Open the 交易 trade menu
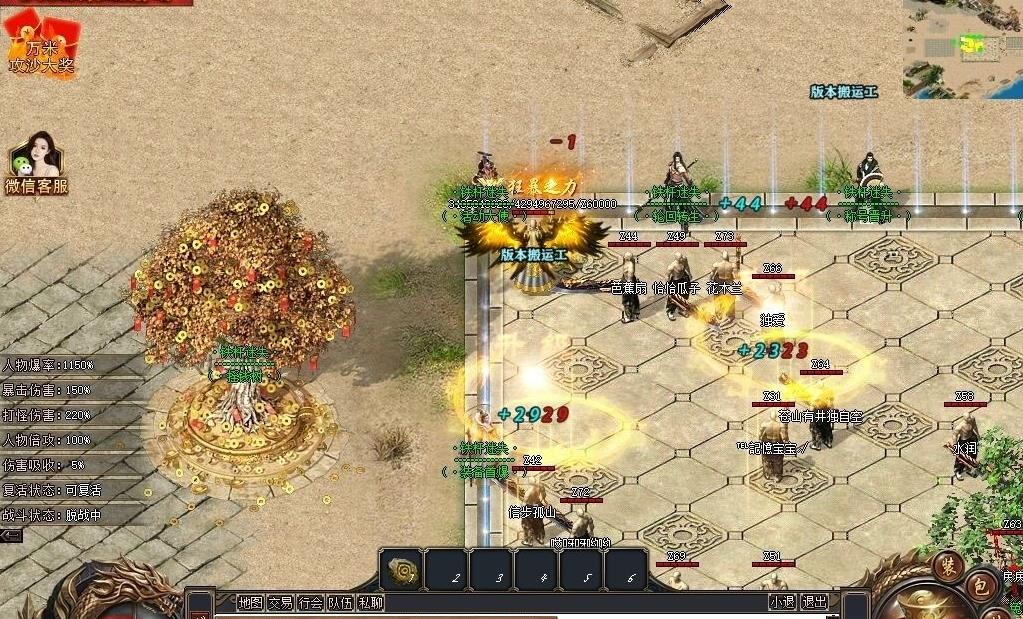The height and width of the screenshot is (619, 1023). click(x=280, y=603)
